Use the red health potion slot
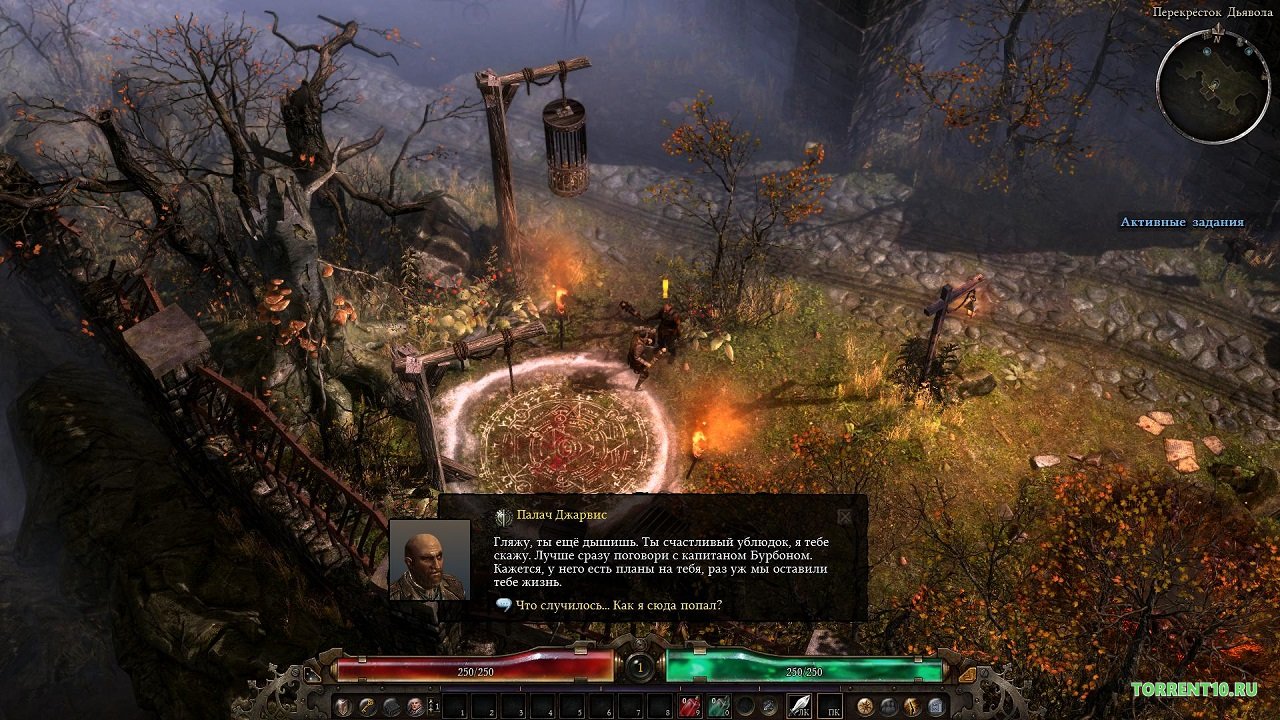The image size is (1280, 720). pos(688,707)
